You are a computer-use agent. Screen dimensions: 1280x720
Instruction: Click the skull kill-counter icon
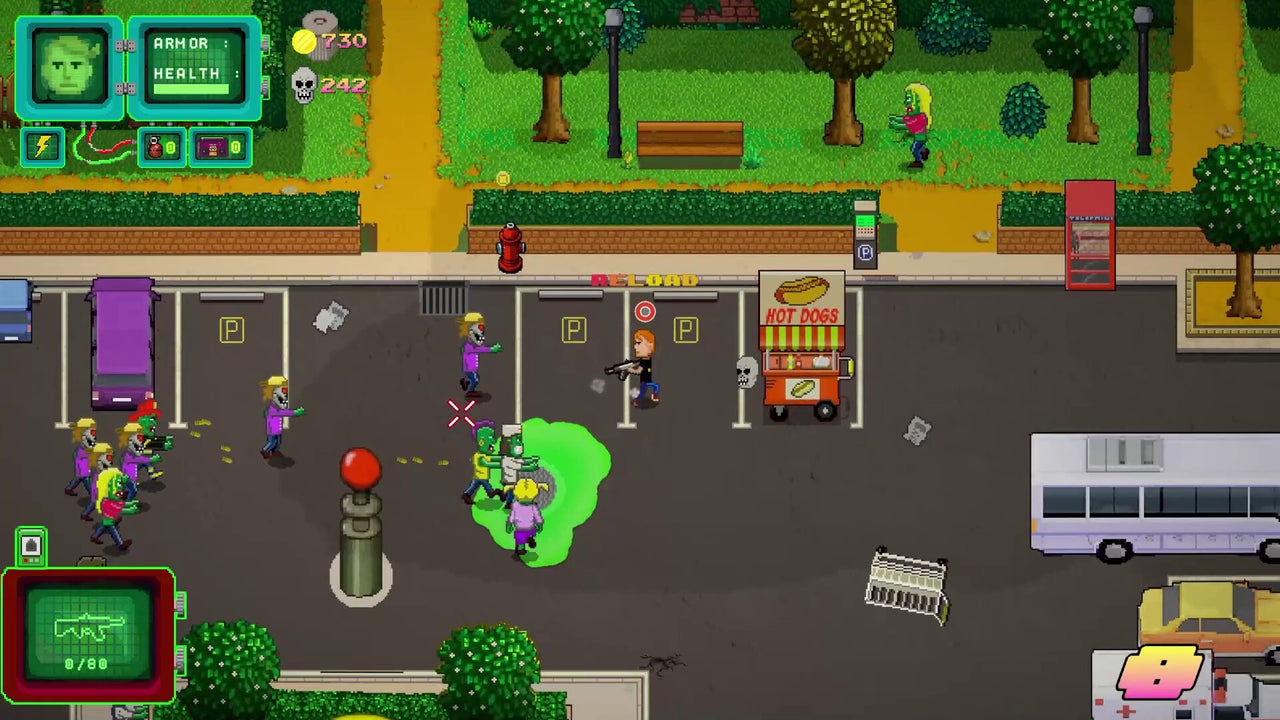click(303, 85)
